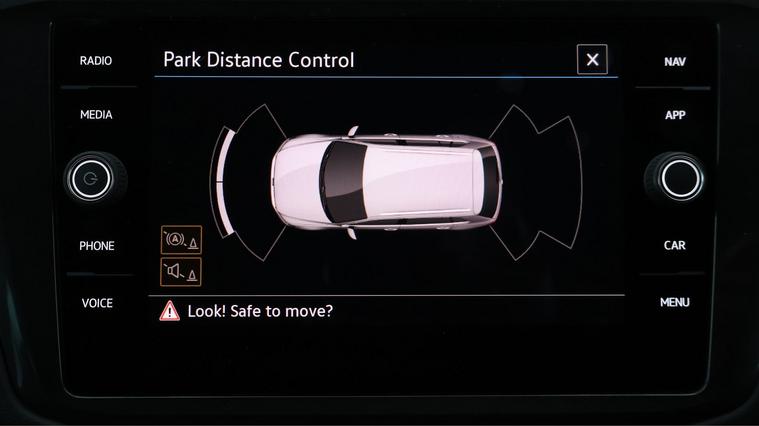The width and height of the screenshot is (759, 426).
Task: Show the main MENU
Action: [x=675, y=302]
